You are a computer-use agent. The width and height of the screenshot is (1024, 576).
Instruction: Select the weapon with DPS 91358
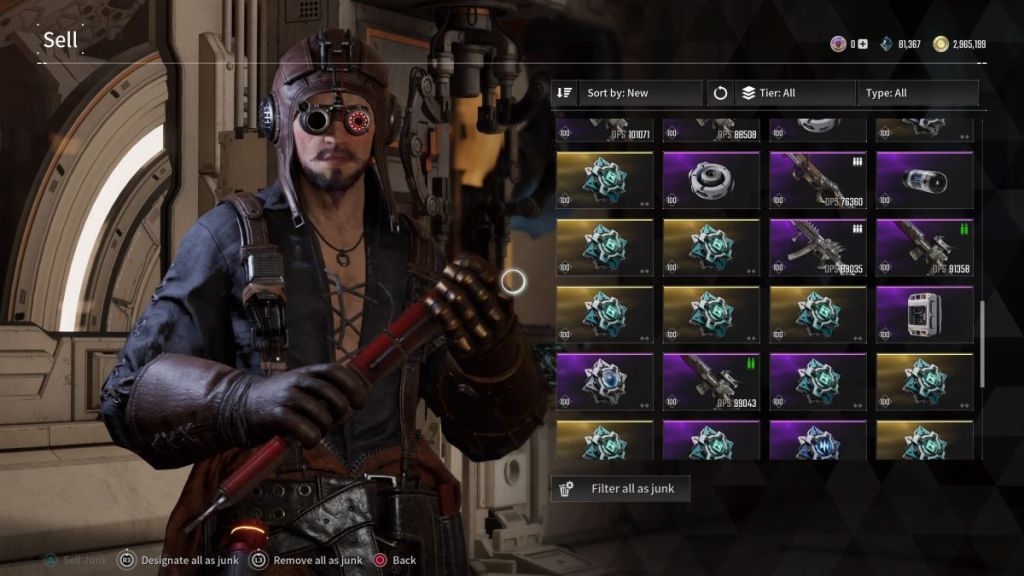924,248
